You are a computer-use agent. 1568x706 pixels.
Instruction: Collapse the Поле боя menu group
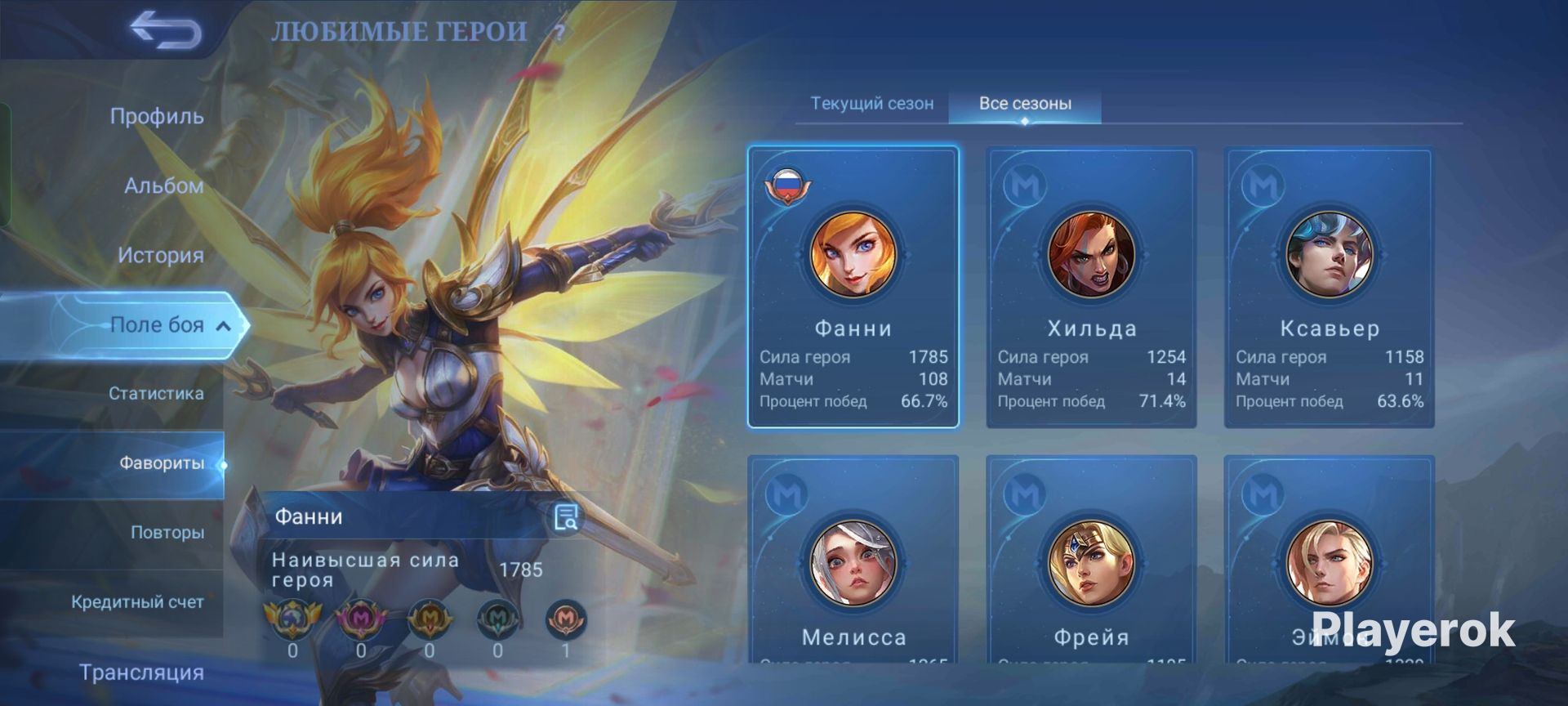[x=223, y=326]
